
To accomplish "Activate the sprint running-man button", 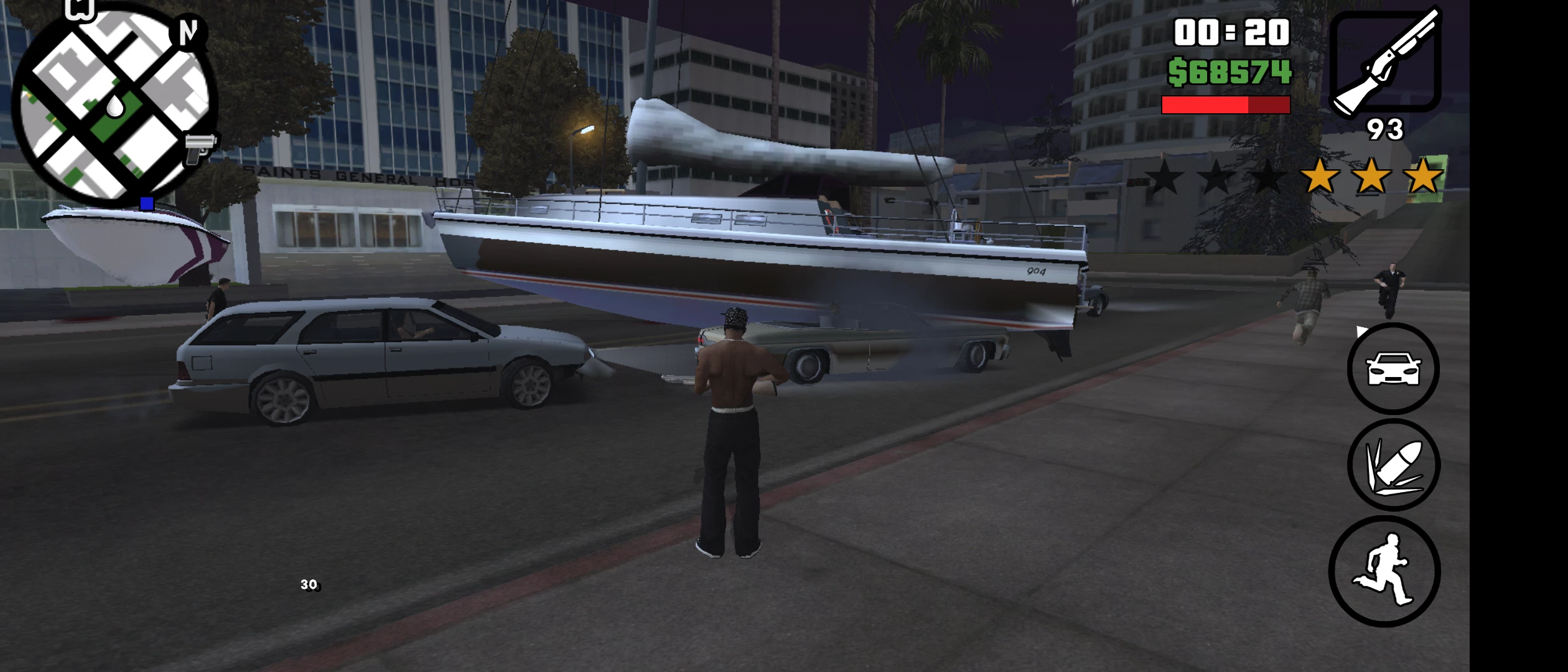I will click(1384, 571).
